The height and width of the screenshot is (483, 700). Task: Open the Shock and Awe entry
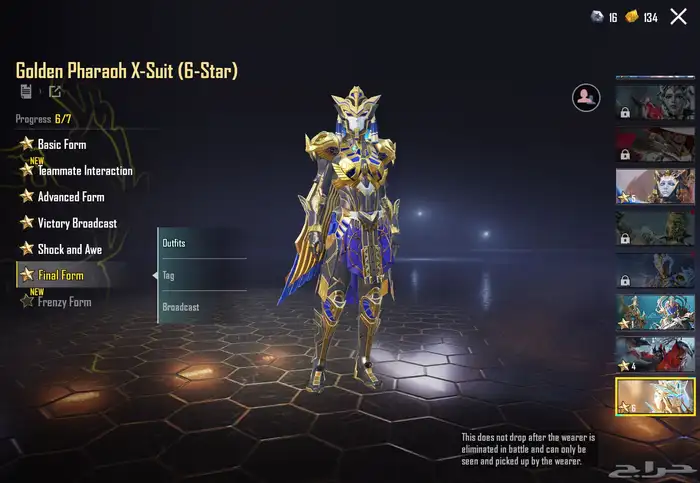(x=69, y=249)
